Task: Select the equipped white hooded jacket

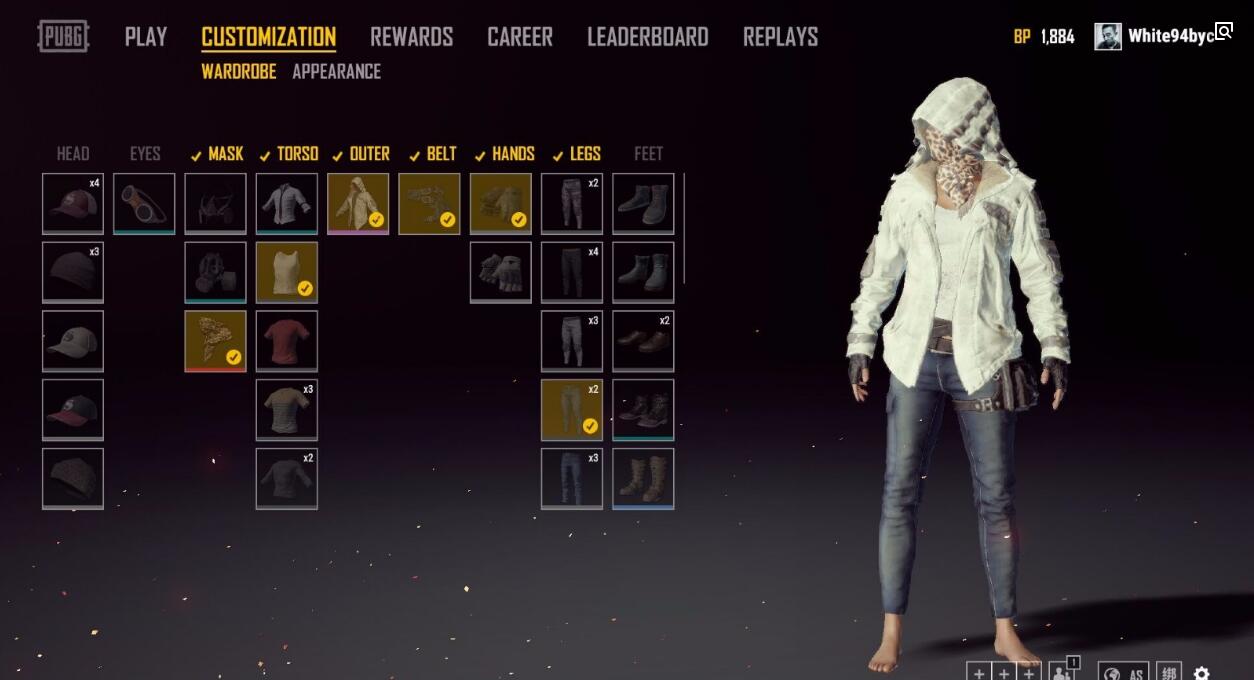Action: [x=358, y=204]
